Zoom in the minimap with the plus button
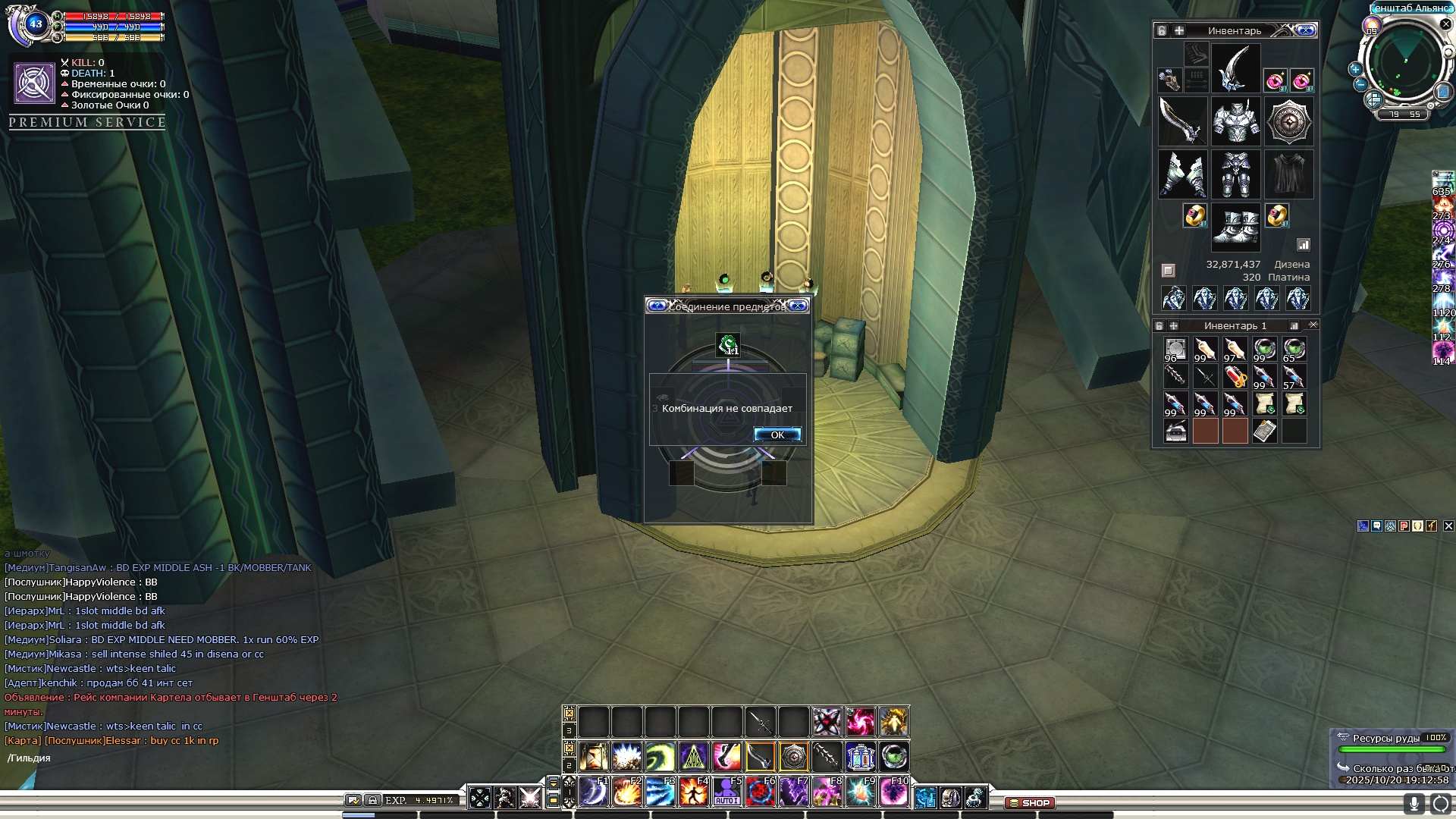 click(1355, 69)
